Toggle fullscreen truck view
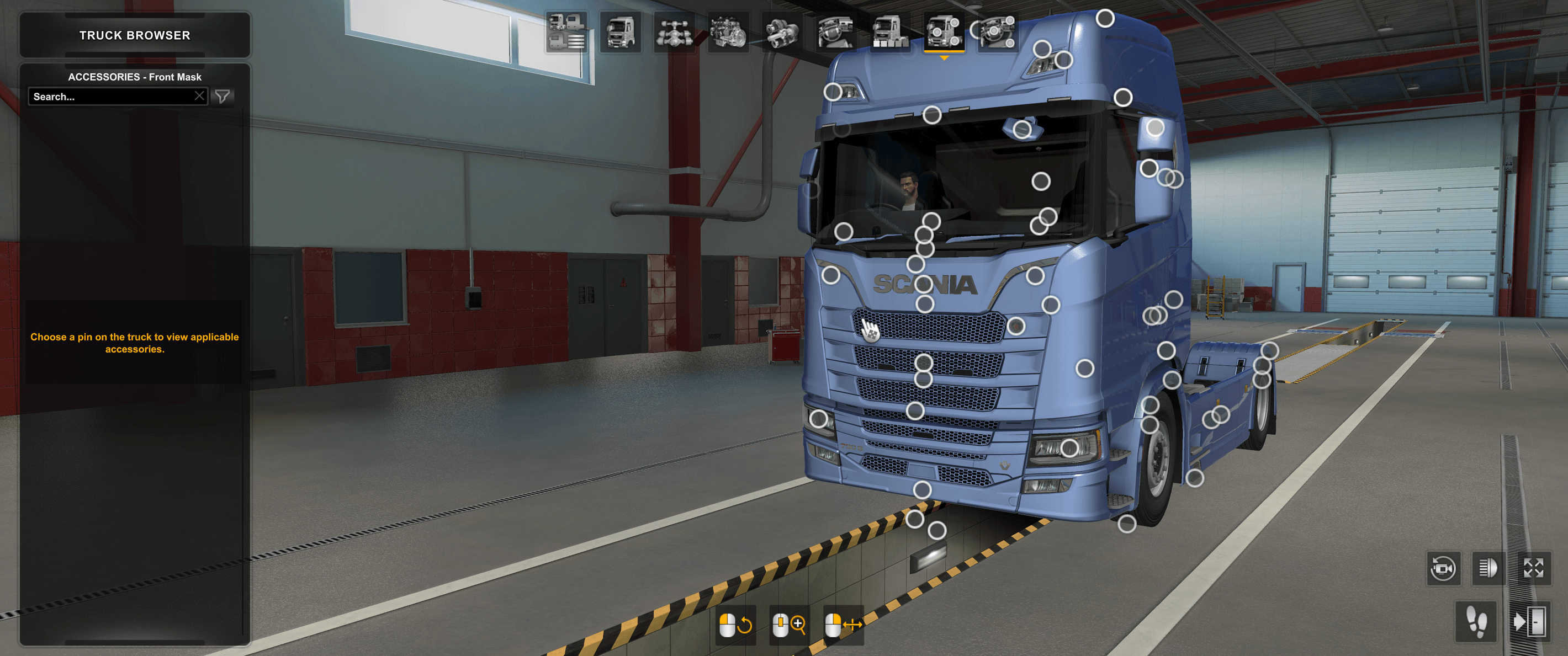Image resolution: width=1568 pixels, height=656 pixels. click(x=1534, y=569)
